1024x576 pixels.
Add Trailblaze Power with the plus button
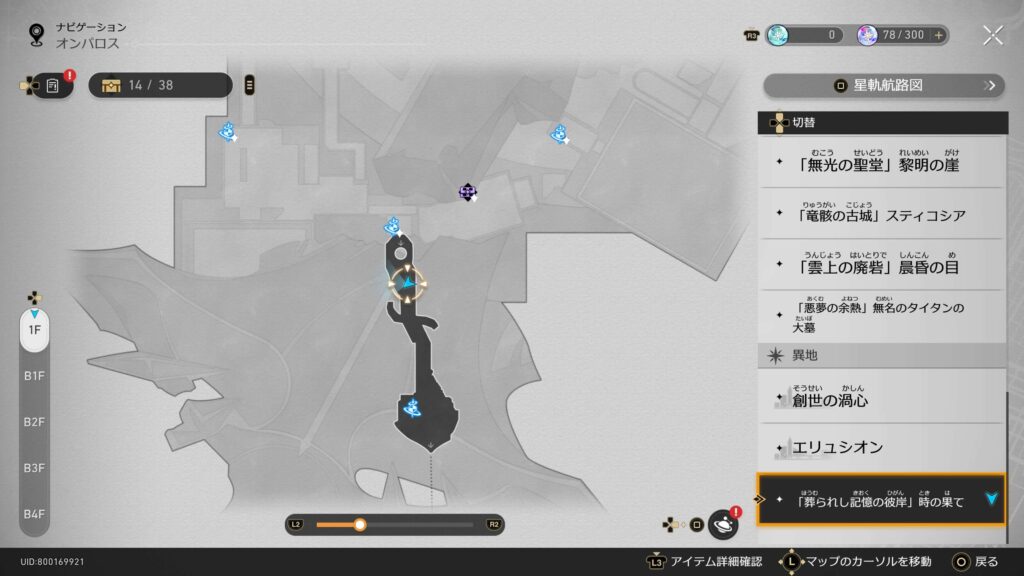click(x=939, y=35)
